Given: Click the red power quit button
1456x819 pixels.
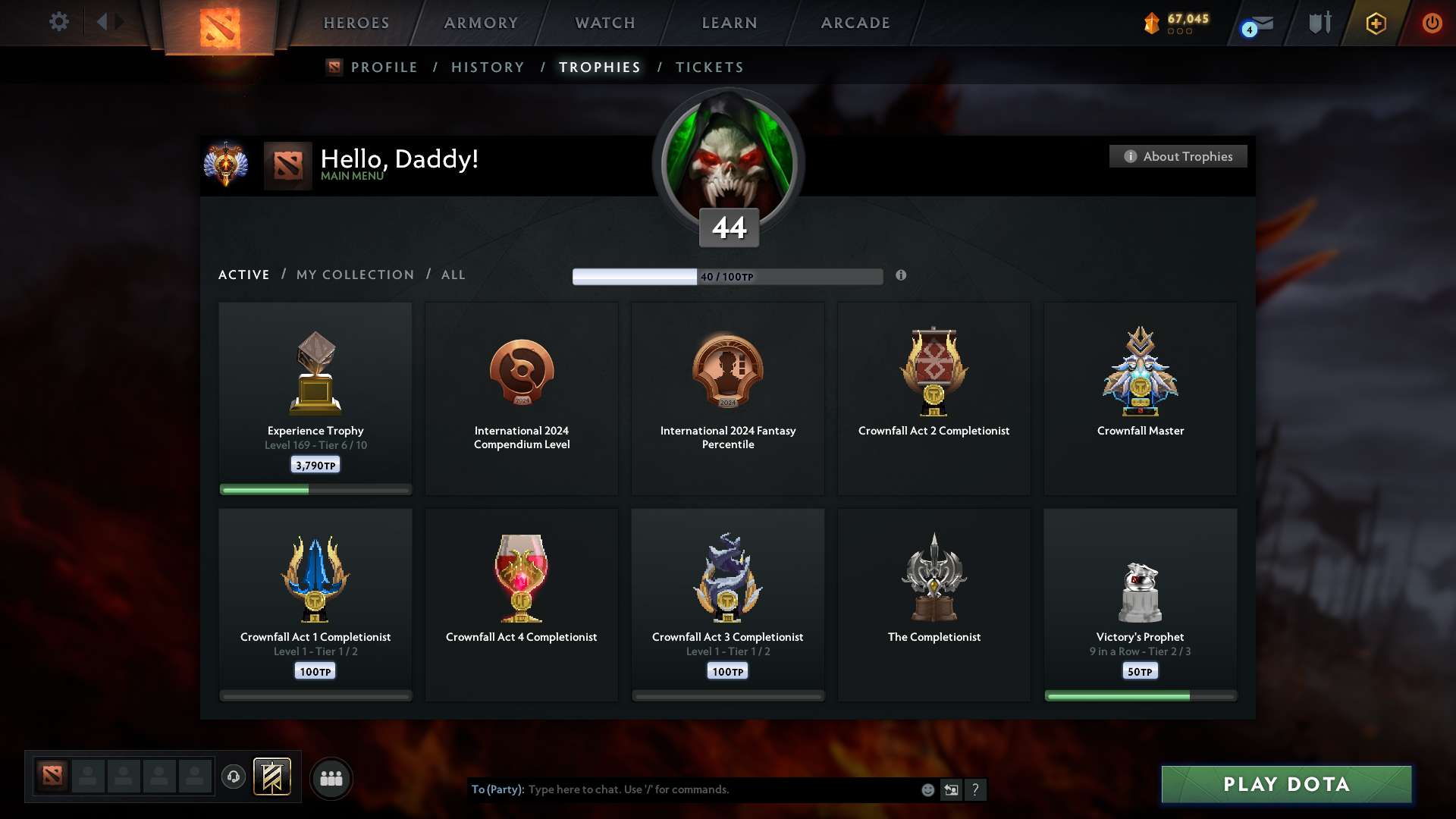Looking at the screenshot, I should pos(1432,23).
